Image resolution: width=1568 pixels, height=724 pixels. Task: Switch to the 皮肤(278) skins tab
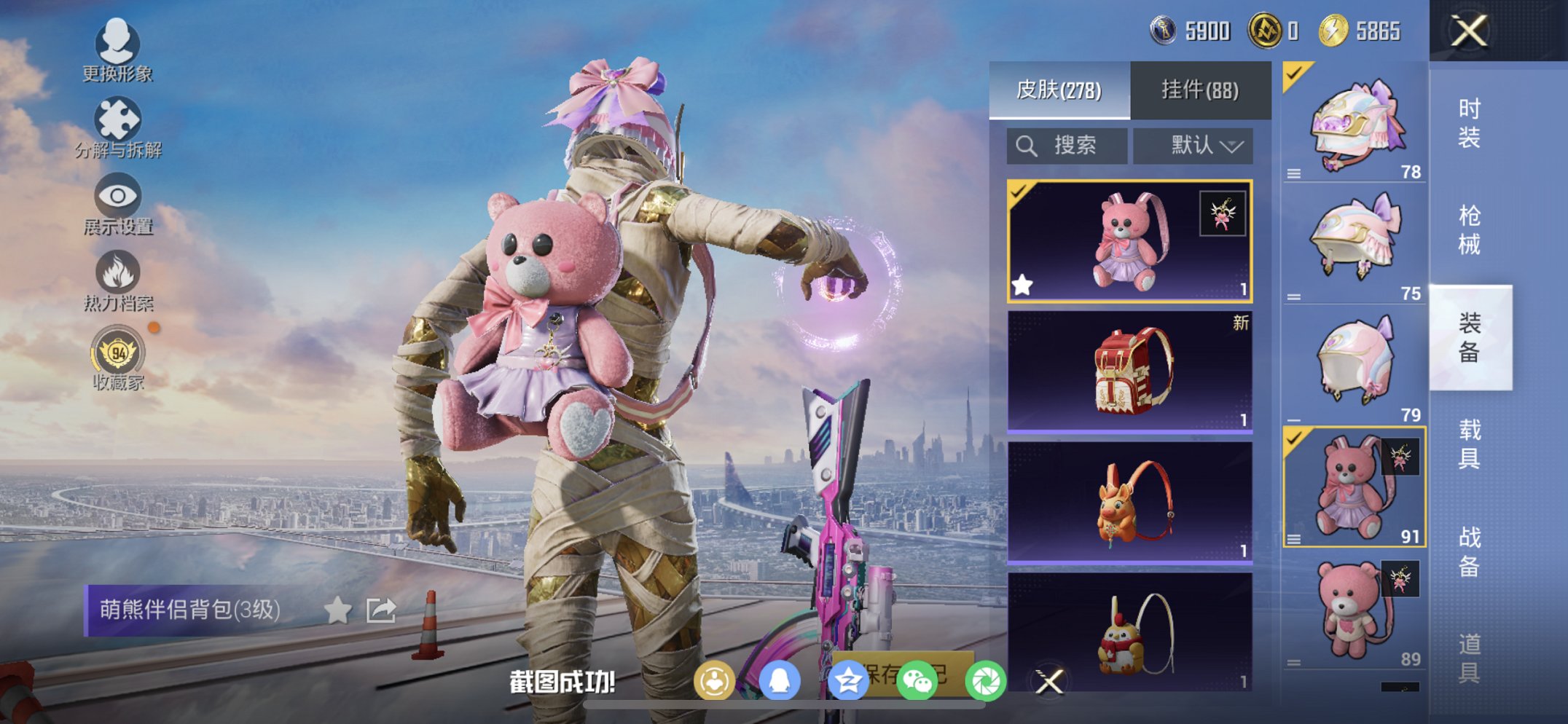point(1059,90)
